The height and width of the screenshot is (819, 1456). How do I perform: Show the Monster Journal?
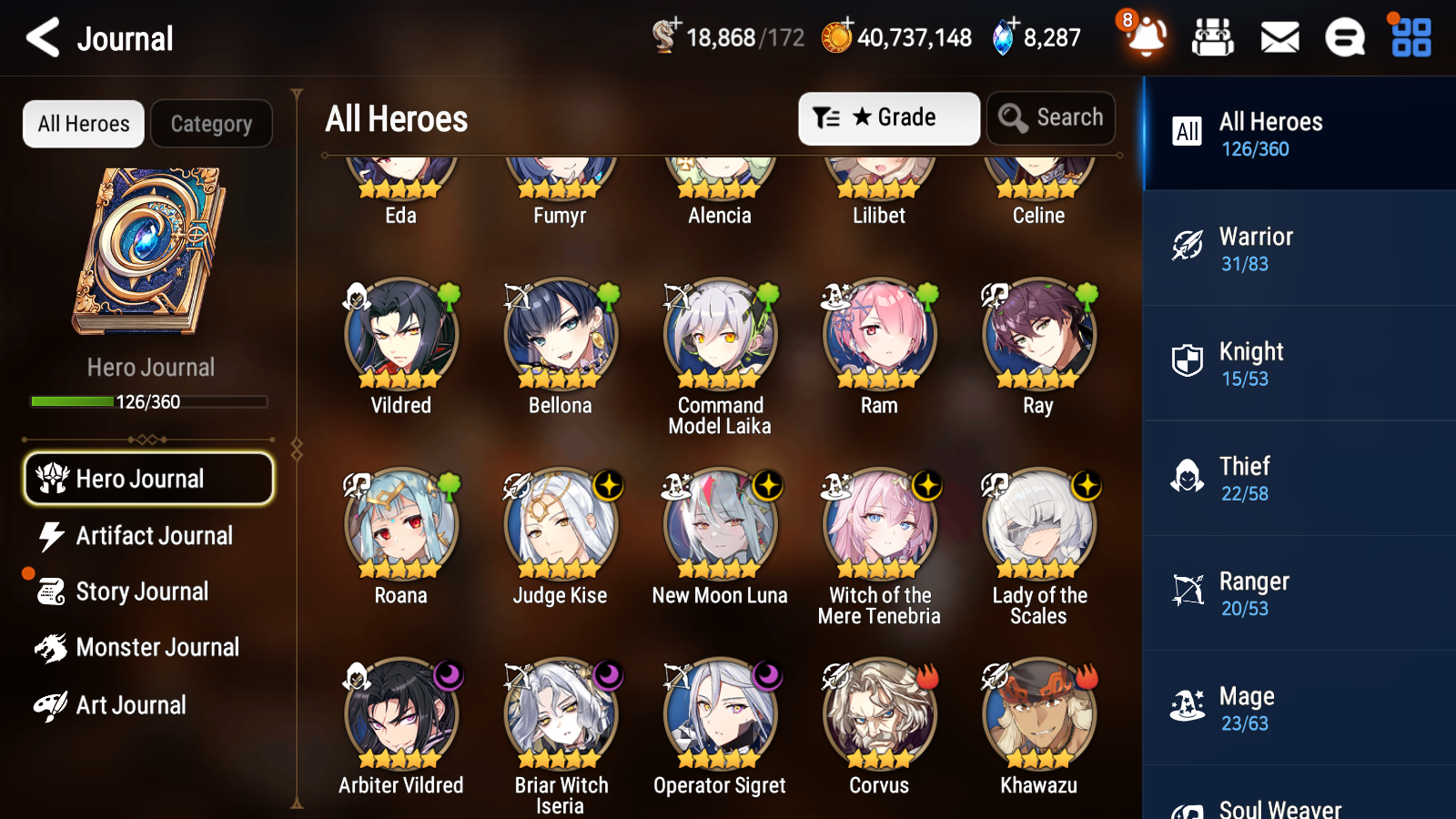(x=157, y=648)
